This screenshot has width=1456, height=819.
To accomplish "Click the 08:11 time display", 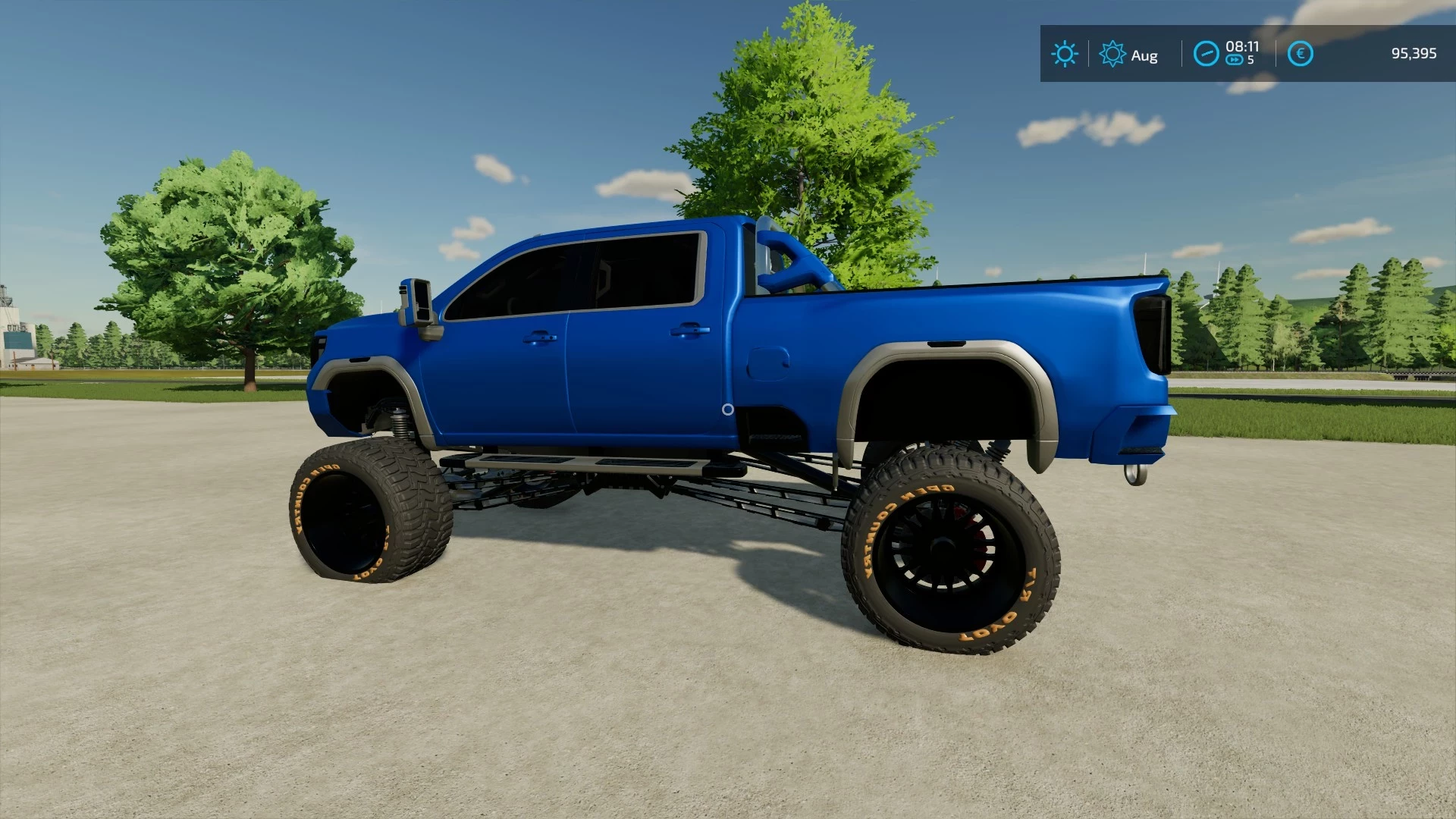I will 1242,46.
